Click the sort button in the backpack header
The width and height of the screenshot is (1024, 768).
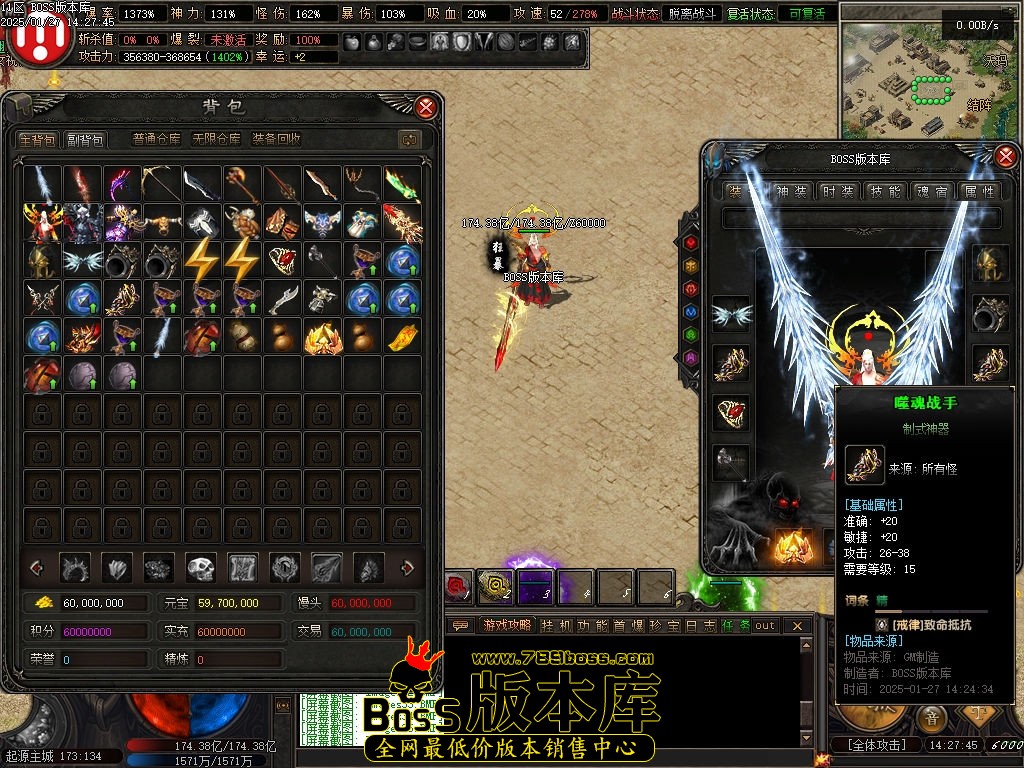[408, 140]
